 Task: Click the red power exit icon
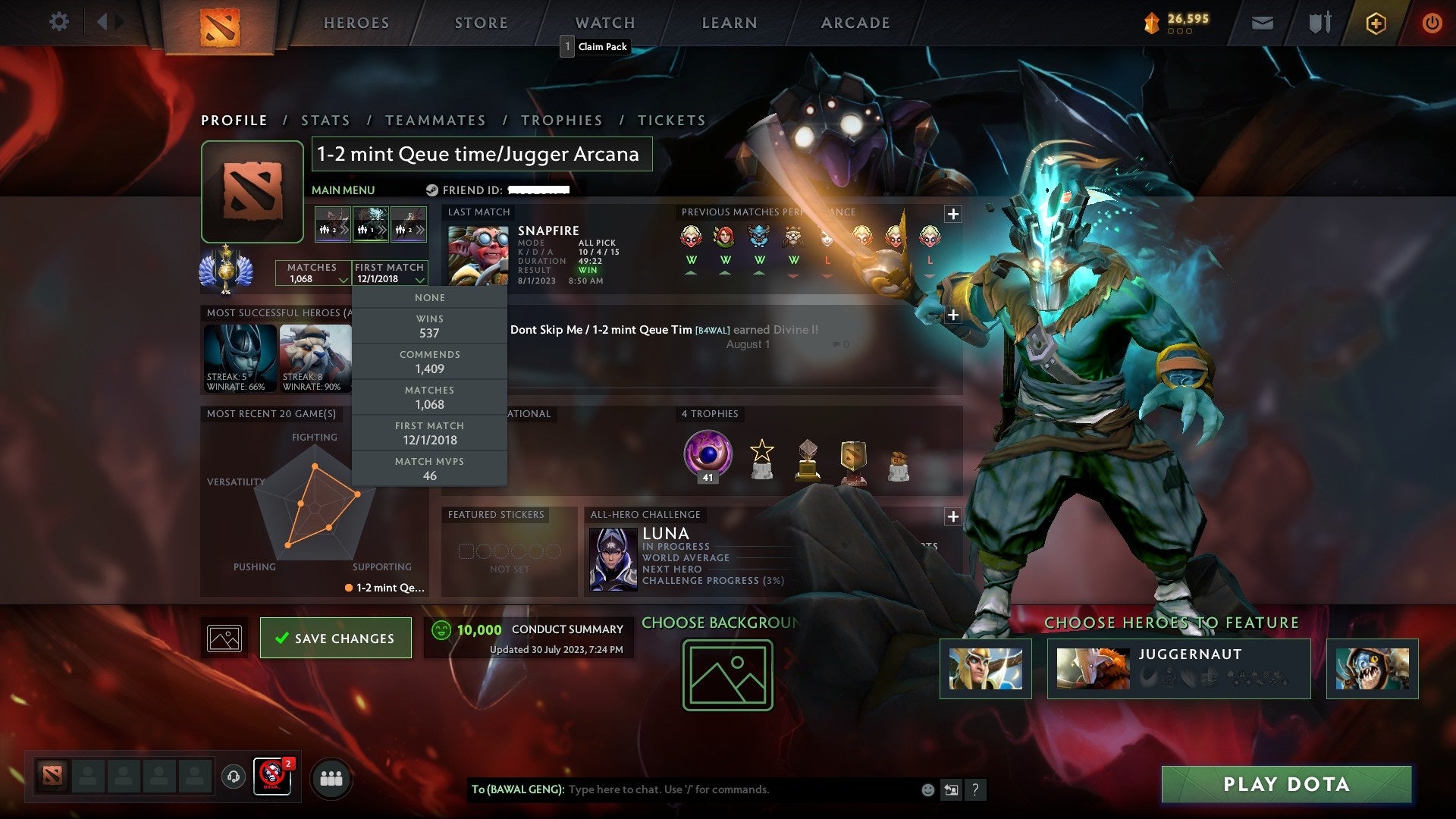(1432, 23)
